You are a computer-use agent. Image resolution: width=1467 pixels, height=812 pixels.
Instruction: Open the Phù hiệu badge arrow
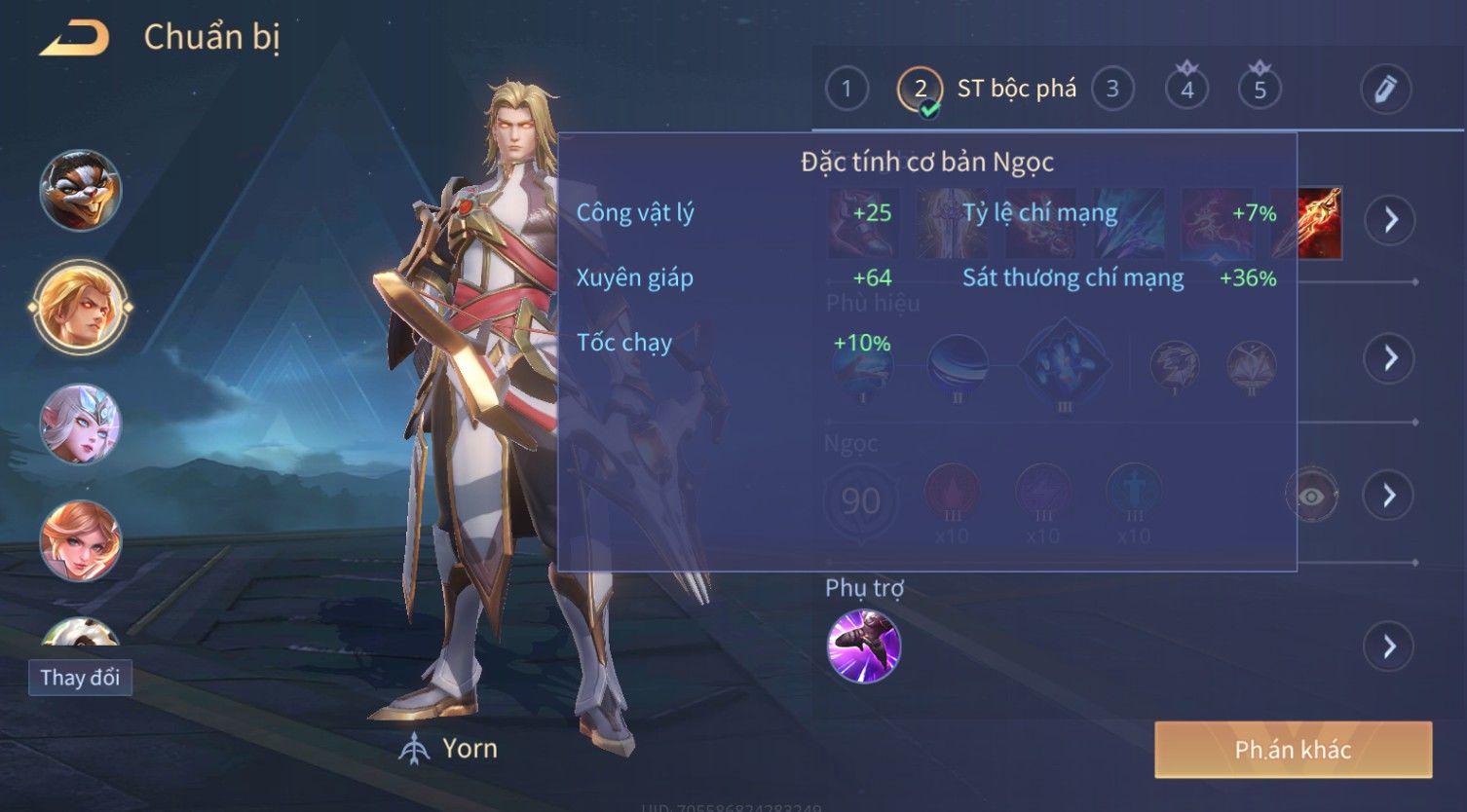coord(1389,358)
